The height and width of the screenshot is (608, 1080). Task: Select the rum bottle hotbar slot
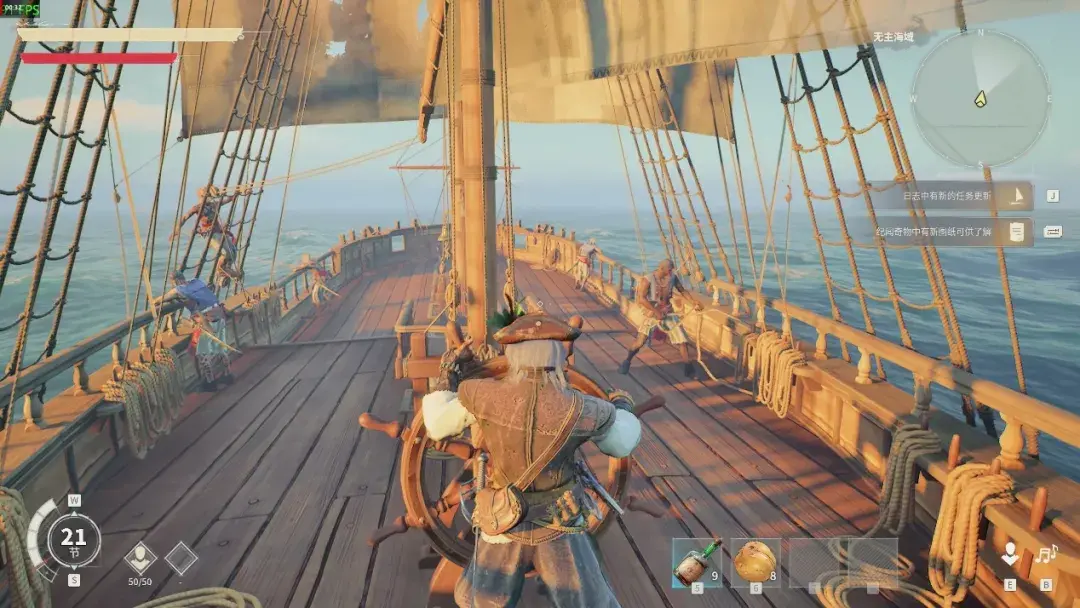(696, 563)
